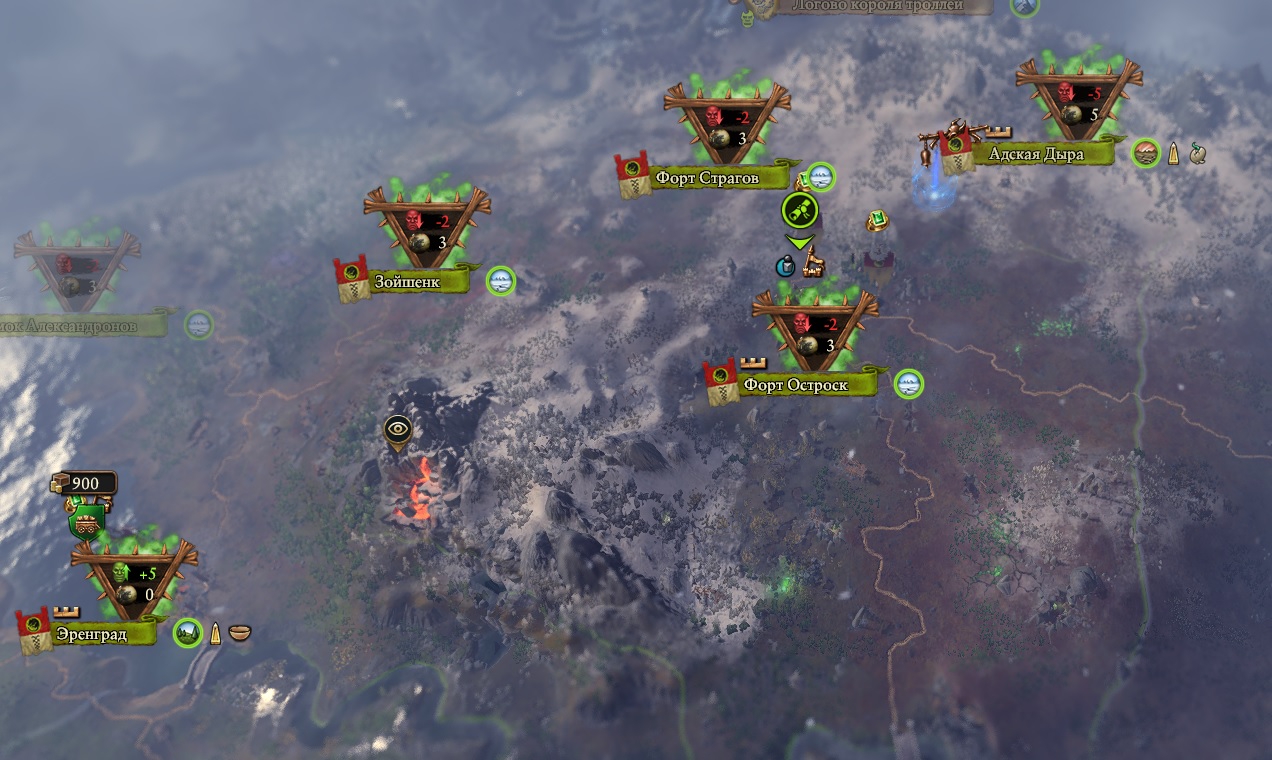Select the partially hidden Александронов settlement label

tap(80, 326)
